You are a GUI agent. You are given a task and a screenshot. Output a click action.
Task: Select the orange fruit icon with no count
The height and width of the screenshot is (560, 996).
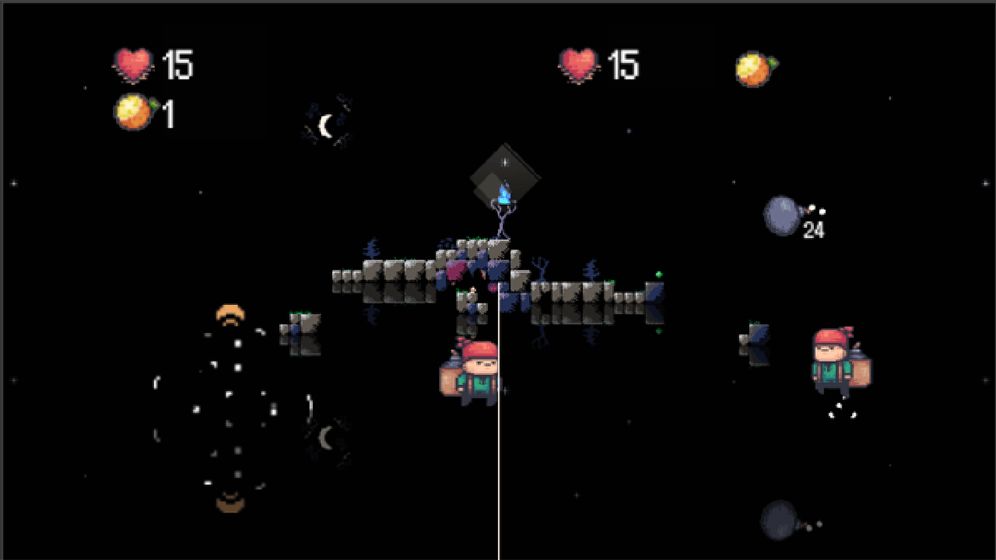tap(755, 68)
